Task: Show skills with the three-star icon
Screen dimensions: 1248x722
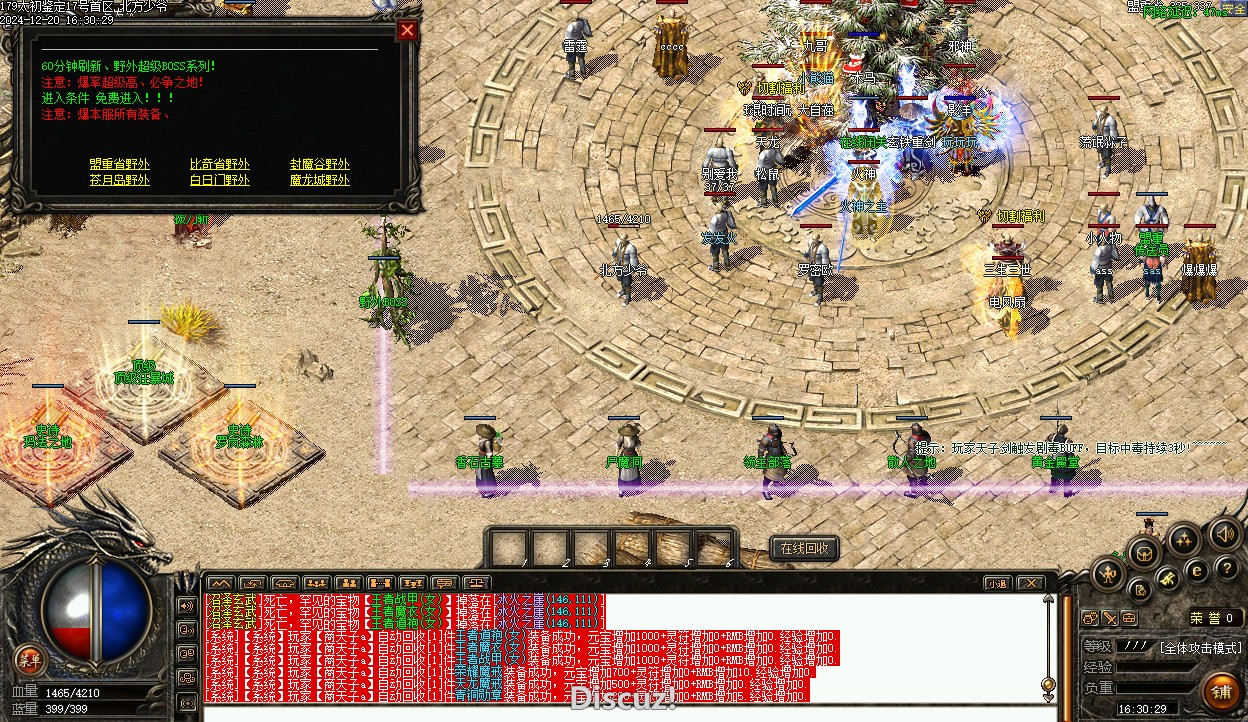Action: (1185, 541)
